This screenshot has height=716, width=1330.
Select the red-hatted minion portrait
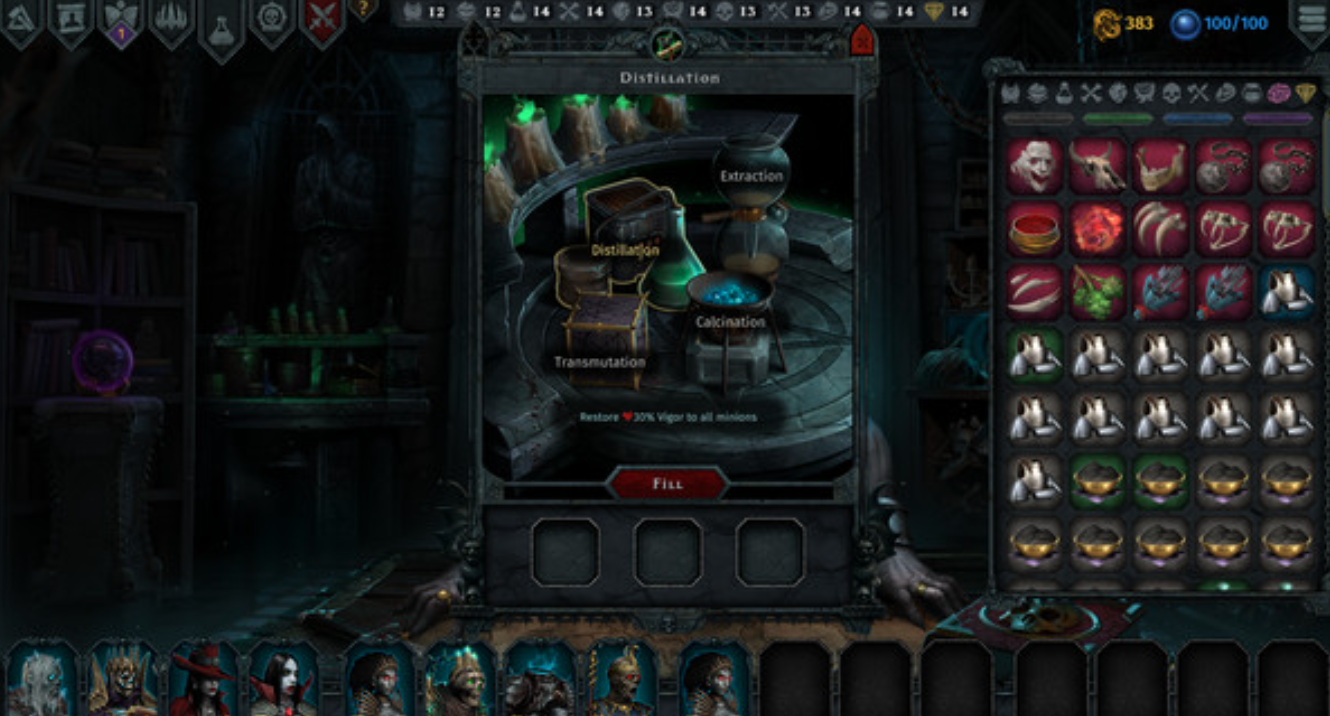[203, 680]
